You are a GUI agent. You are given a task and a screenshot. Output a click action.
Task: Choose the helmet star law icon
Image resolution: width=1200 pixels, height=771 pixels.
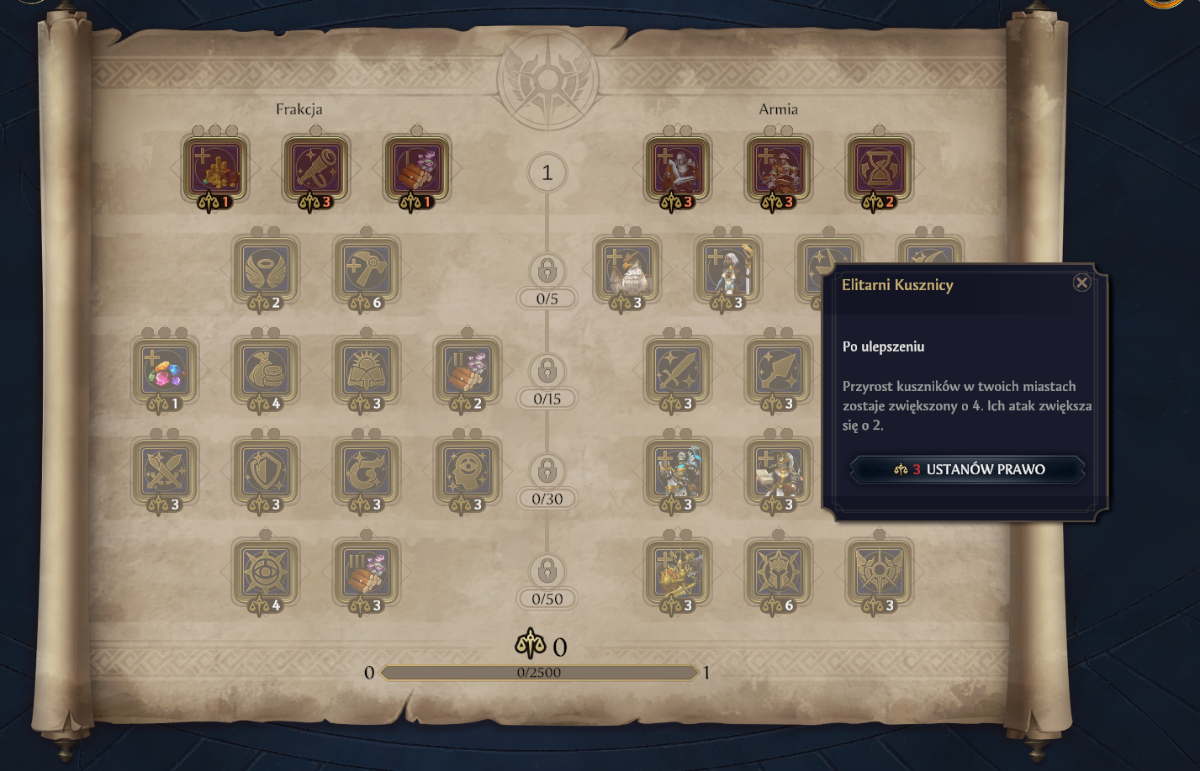[778, 571]
